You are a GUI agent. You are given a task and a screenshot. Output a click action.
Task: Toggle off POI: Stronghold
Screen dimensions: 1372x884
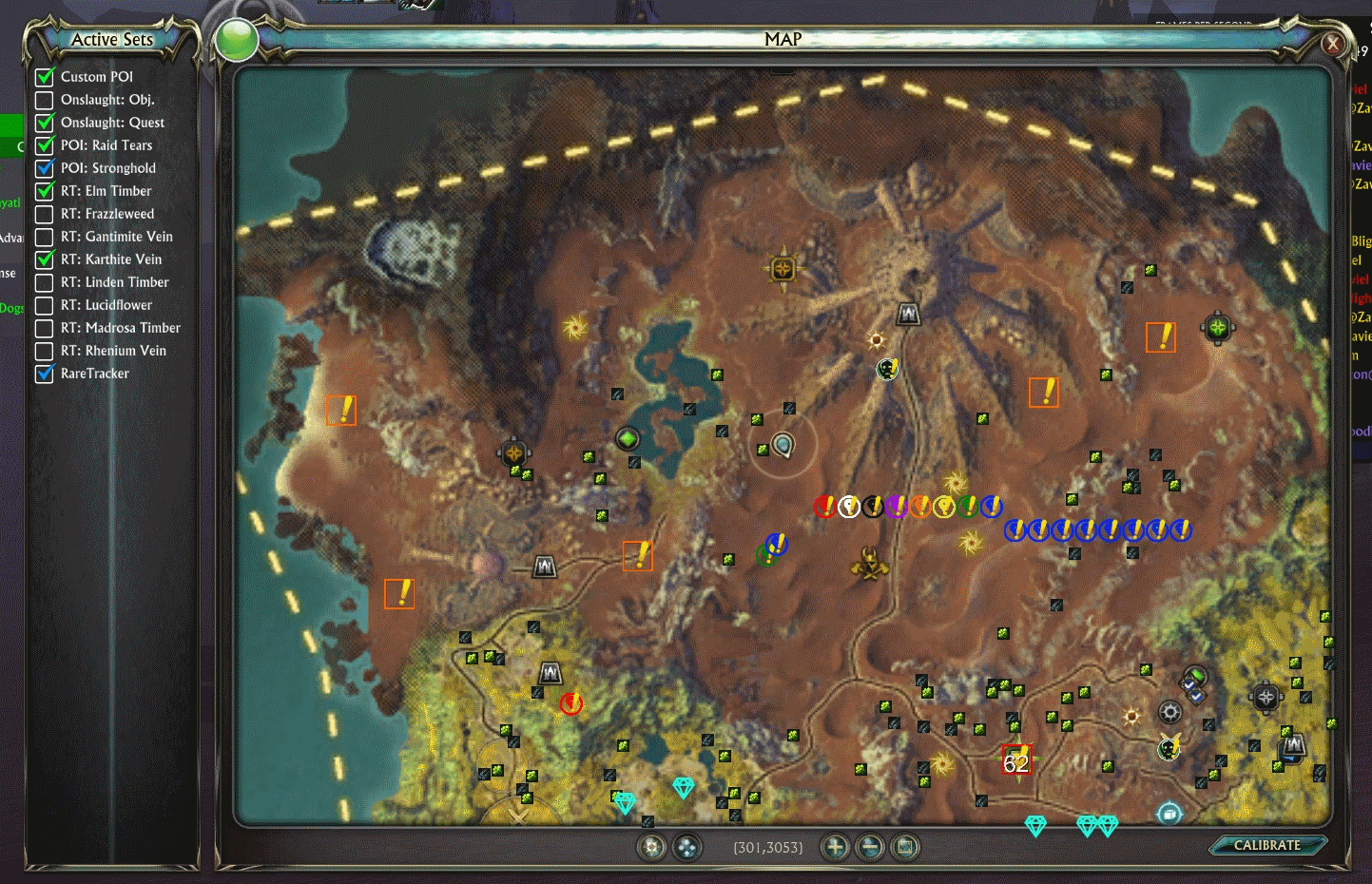coord(45,167)
